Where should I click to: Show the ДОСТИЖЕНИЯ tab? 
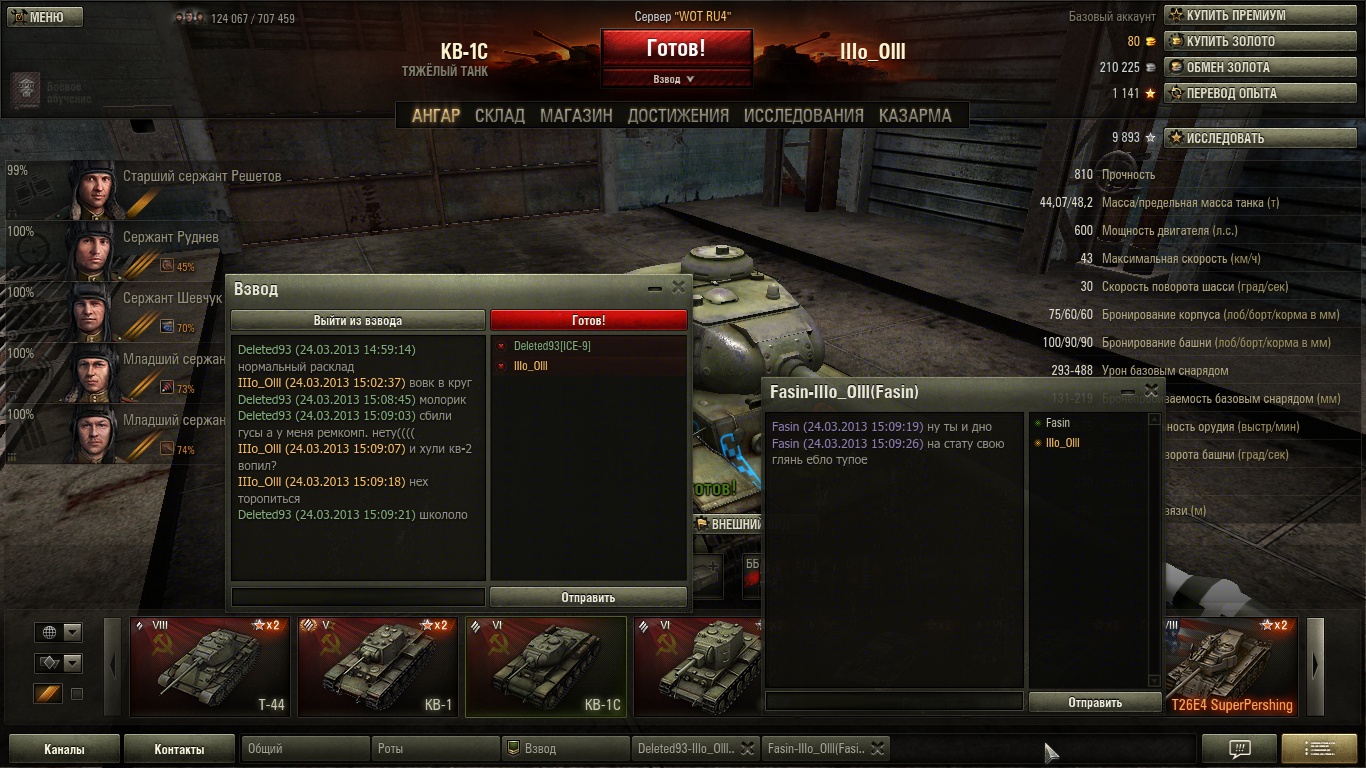[678, 115]
